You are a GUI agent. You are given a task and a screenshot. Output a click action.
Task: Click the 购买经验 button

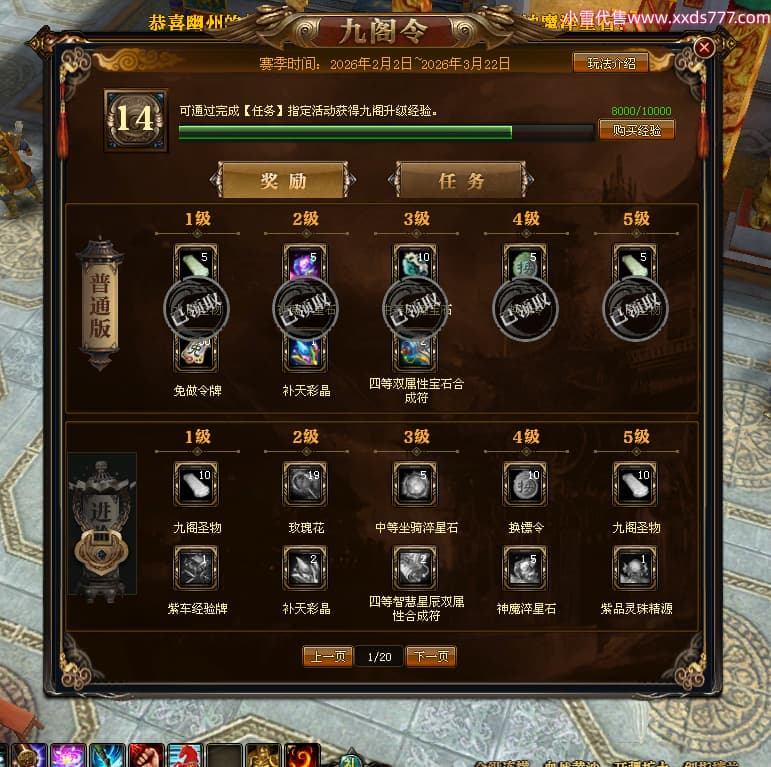(636, 131)
